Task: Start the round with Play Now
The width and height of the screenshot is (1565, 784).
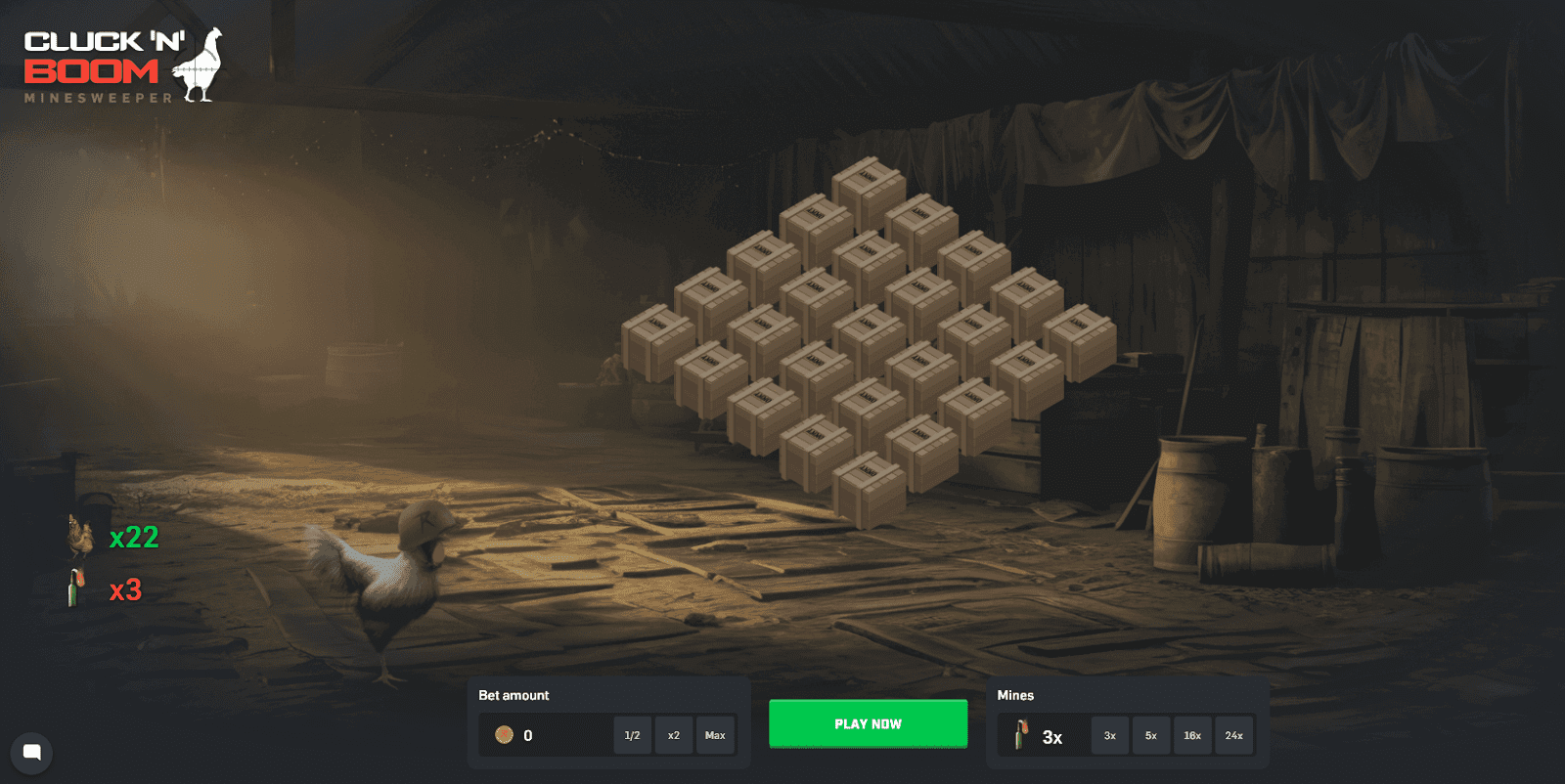Action: pos(868,723)
